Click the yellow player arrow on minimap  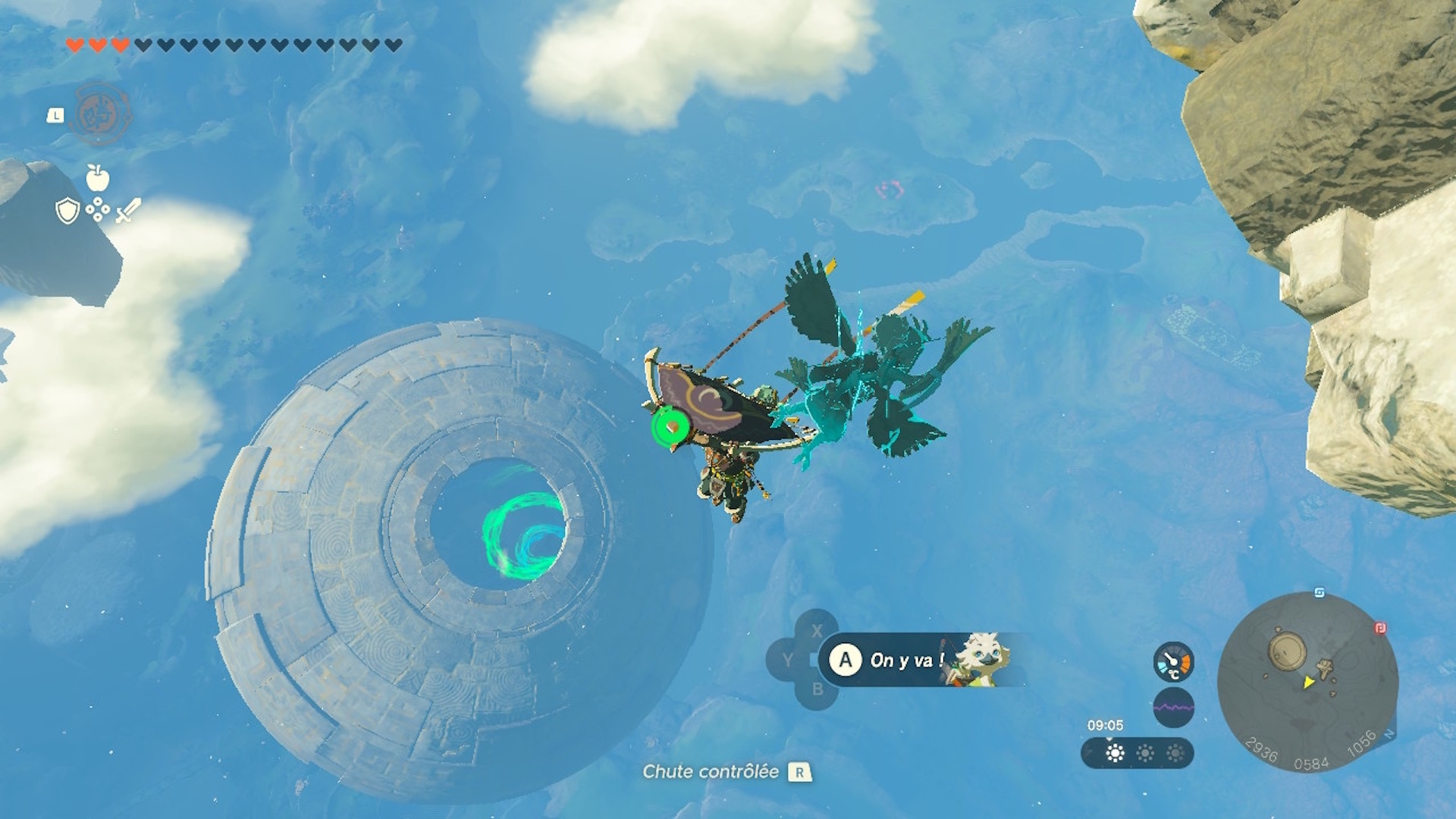1308,682
